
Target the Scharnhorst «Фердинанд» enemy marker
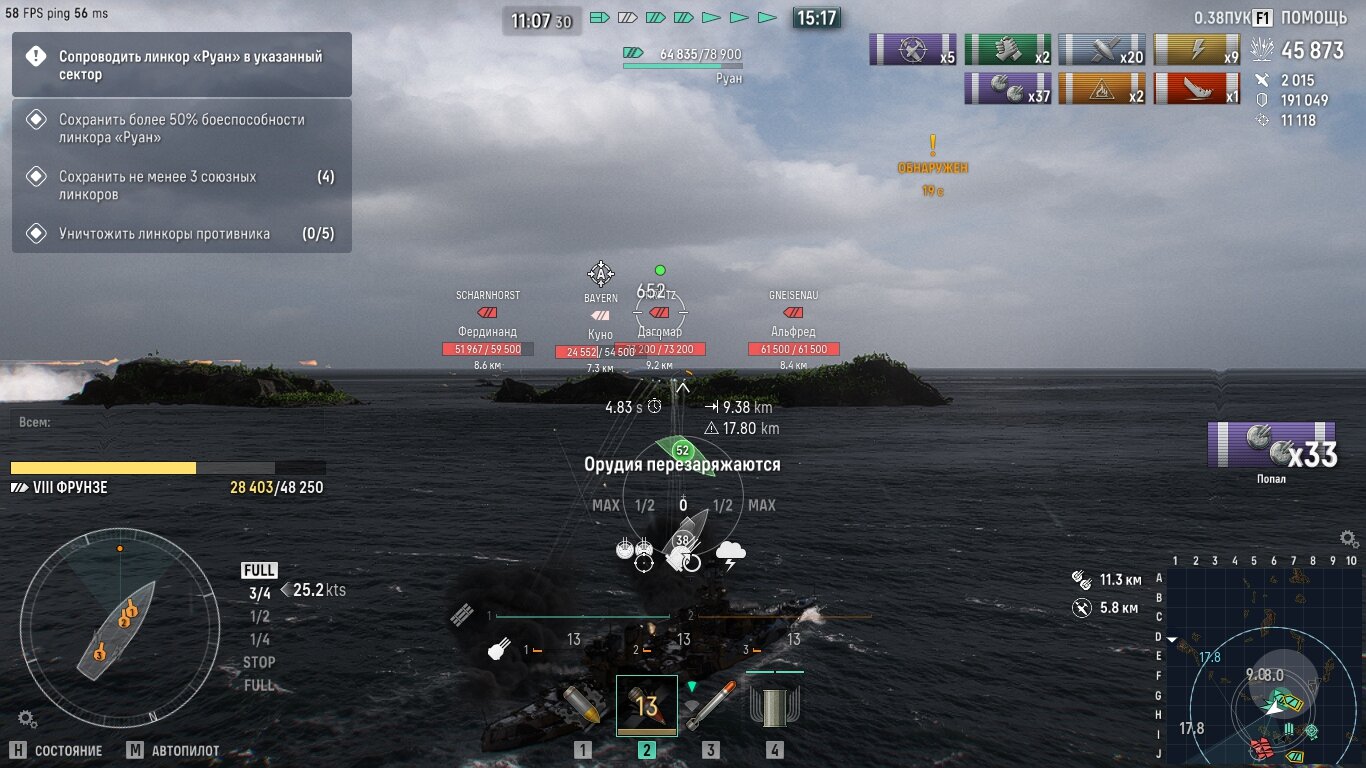(487, 330)
